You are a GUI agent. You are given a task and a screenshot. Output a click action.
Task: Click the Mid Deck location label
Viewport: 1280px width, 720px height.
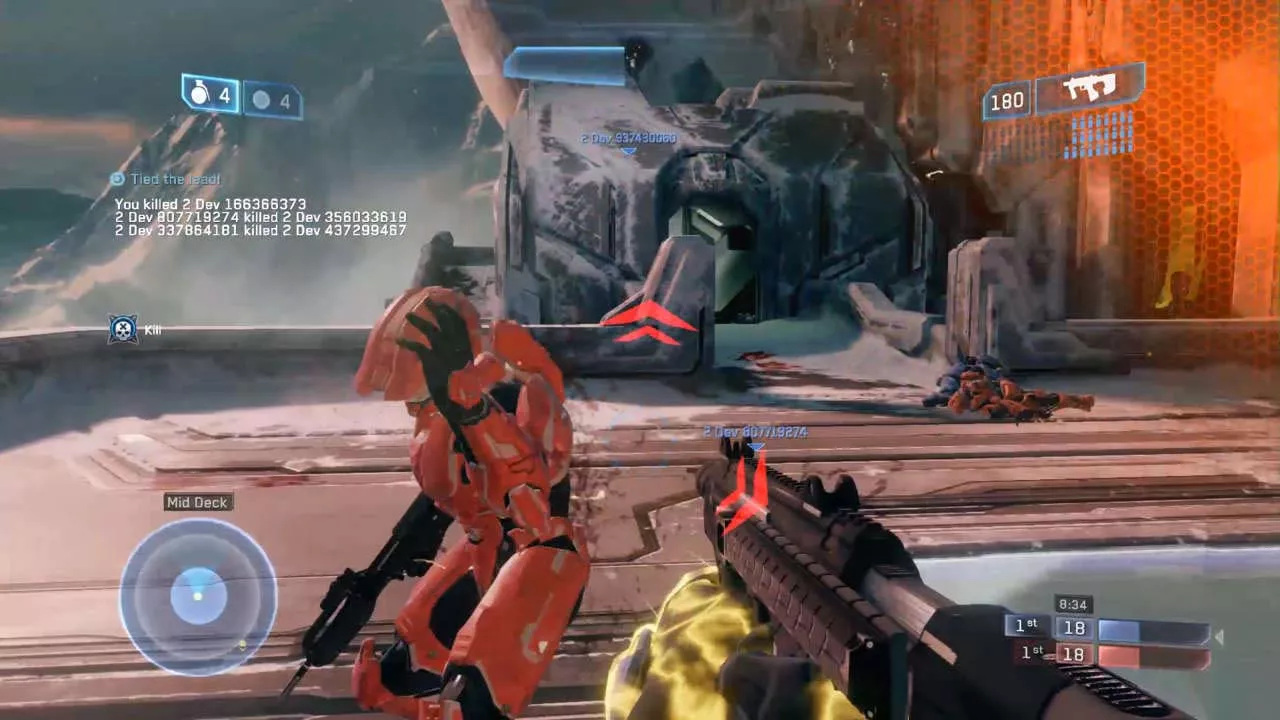198,502
